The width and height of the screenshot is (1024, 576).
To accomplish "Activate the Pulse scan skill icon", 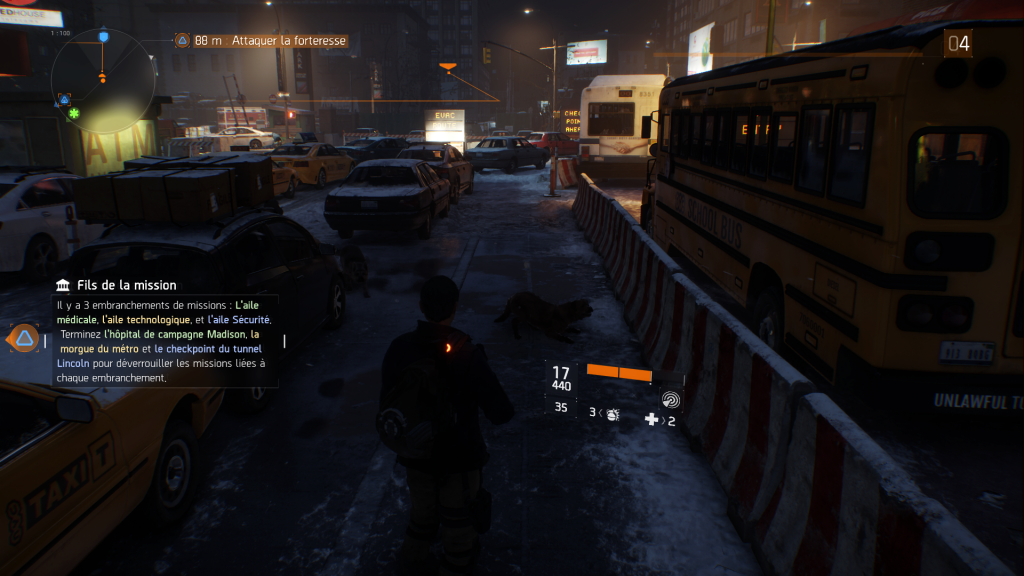I will 670,400.
